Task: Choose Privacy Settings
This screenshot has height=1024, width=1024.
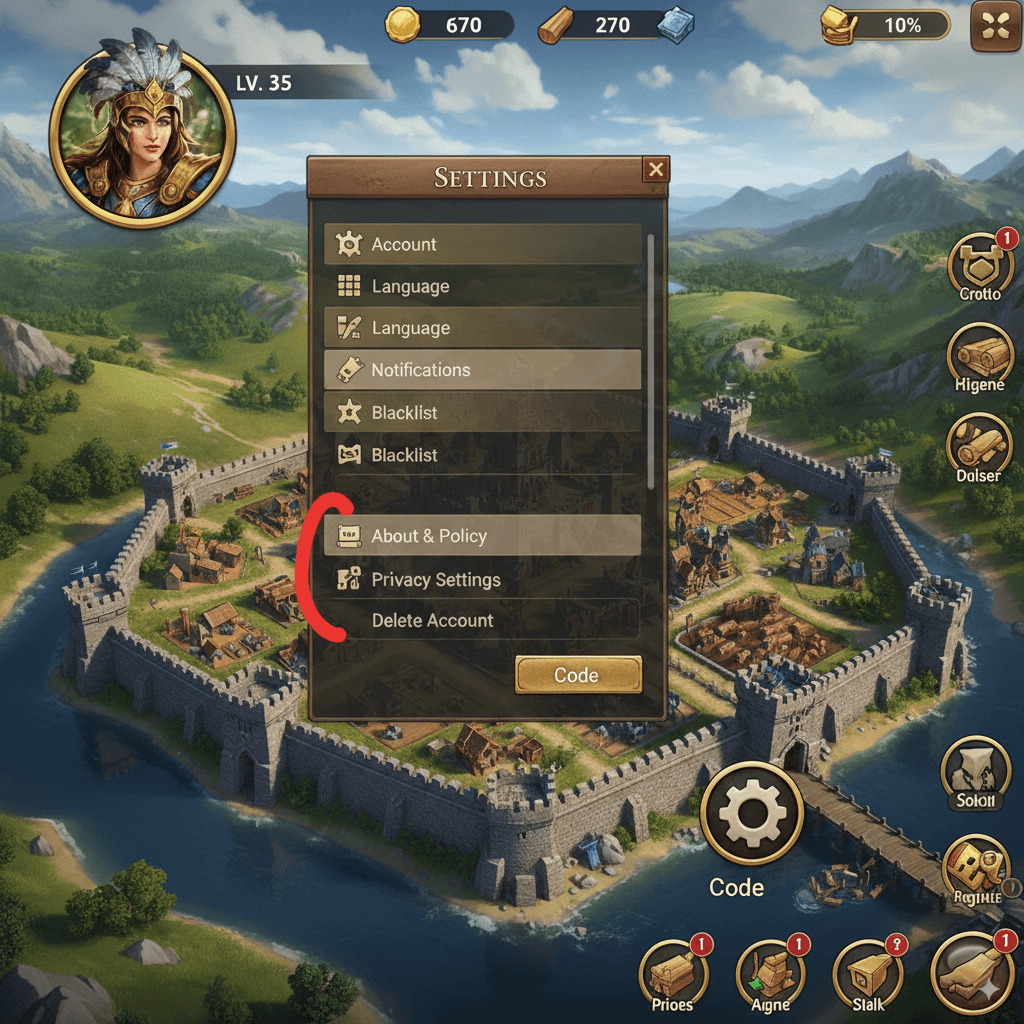Action: tap(482, 580)
